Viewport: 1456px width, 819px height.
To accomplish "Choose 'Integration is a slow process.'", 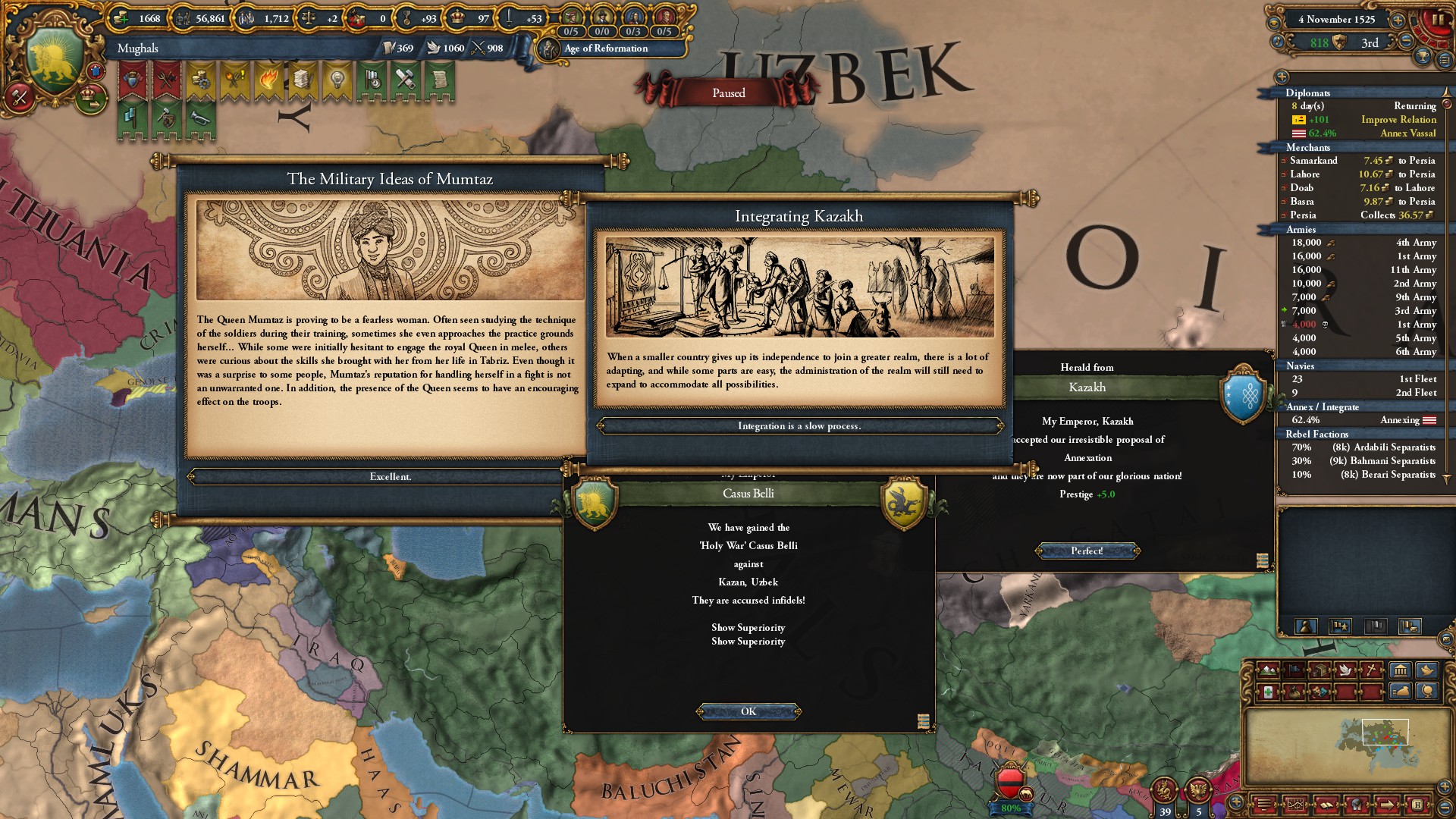I will click(799, 426).
